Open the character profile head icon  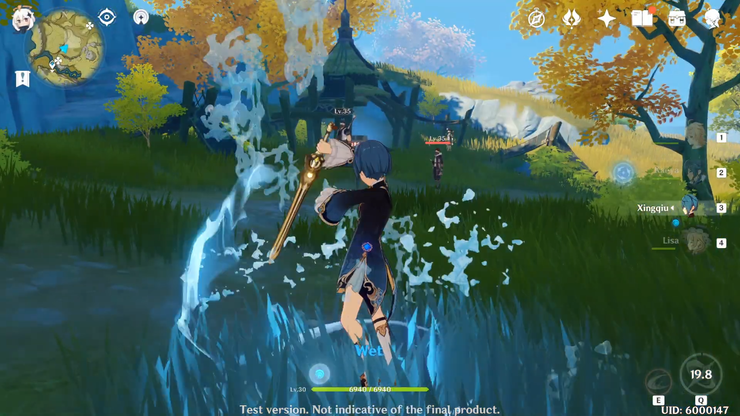tap(712, 18)
